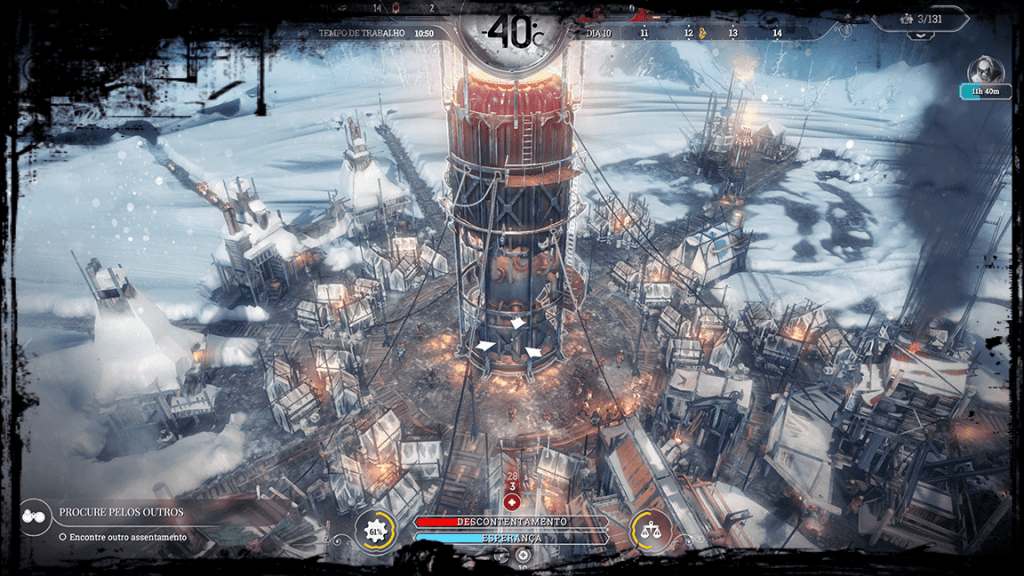Expand the population dropdown chevron
Screen dimensions: 1024x576
[918, 36]
